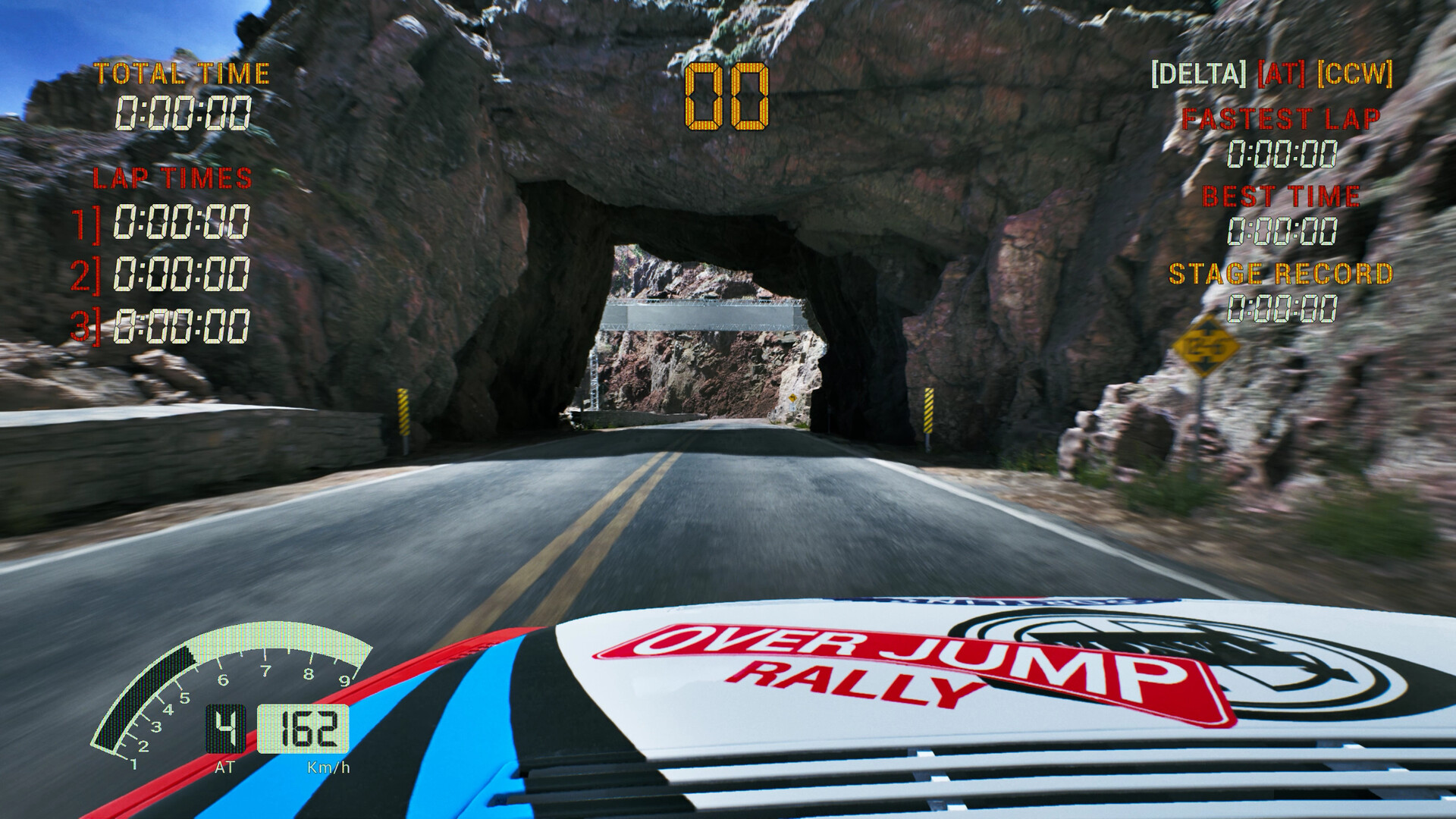The width and height of the screenshot is (1456, 819).
Task: Click the lap 1] time entry
Action: click(x=182, y=223)
